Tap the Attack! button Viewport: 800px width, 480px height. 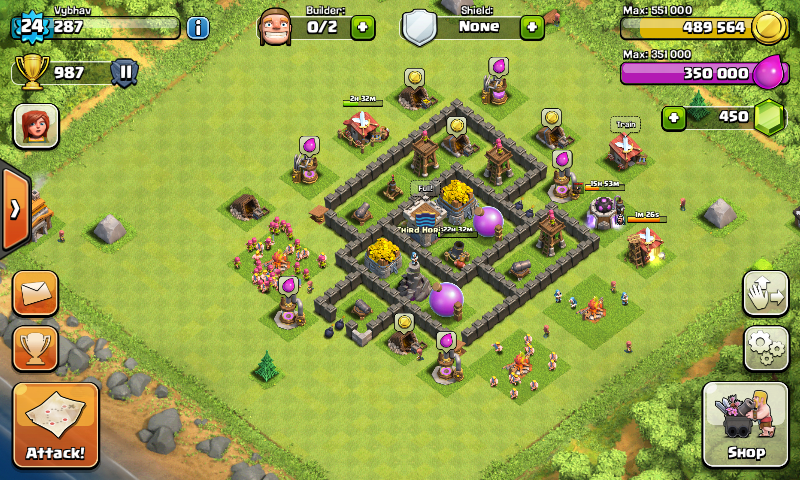(x=56, y=425)
